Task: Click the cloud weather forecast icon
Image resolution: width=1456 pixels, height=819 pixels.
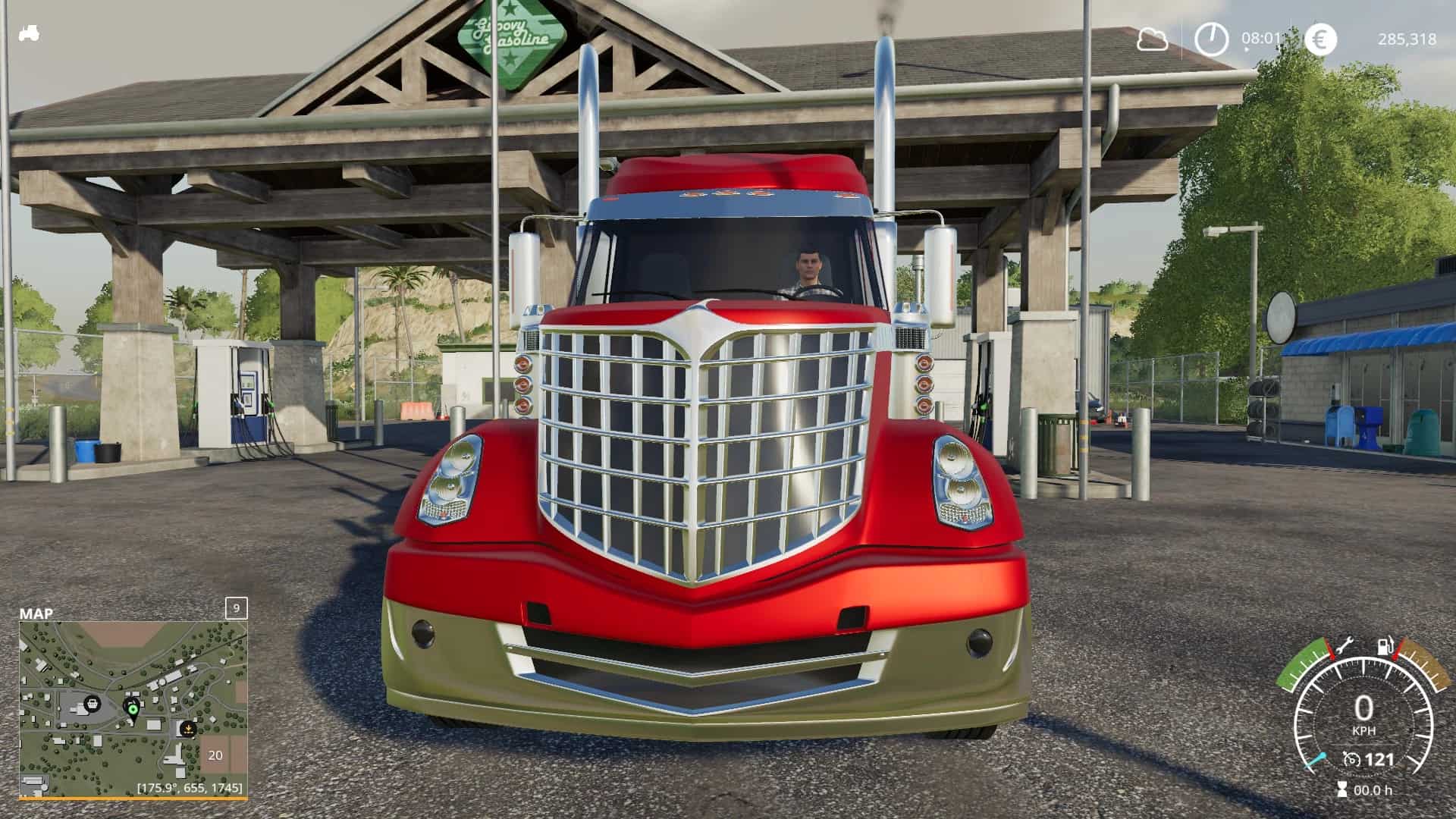Action: 1152,39
